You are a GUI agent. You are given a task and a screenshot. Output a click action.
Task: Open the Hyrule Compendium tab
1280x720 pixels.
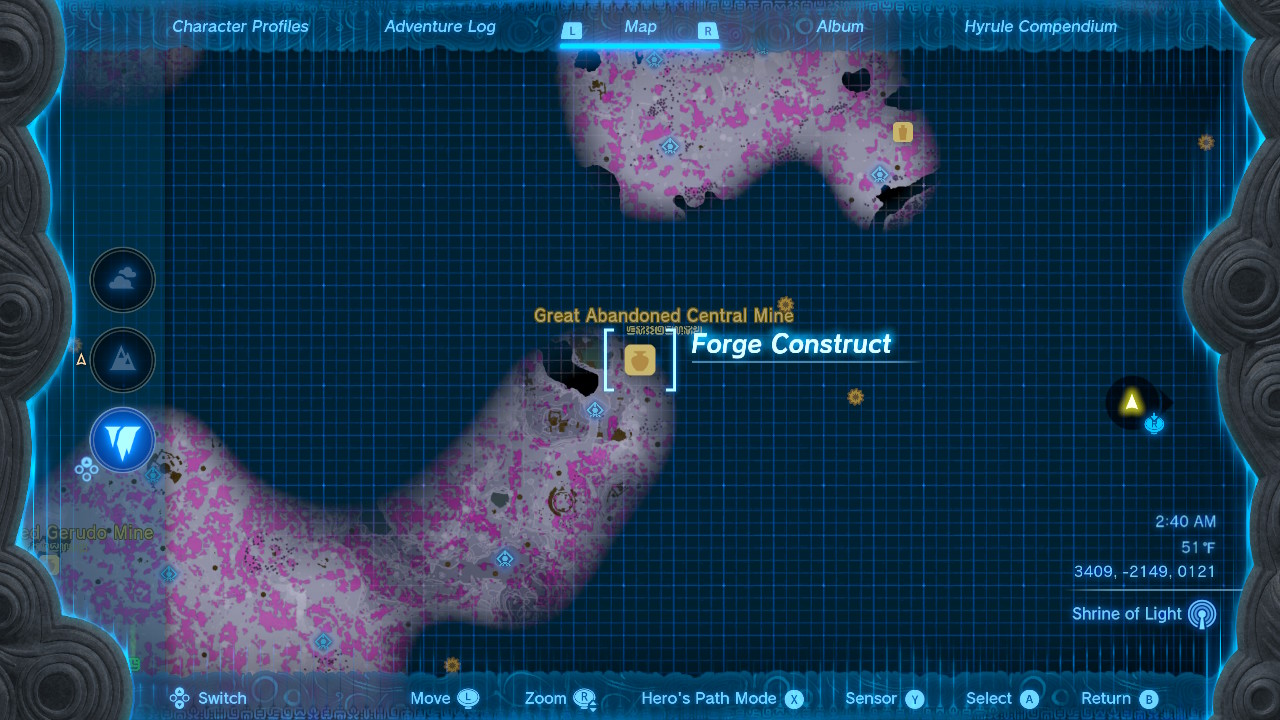tap(1040, 27)
